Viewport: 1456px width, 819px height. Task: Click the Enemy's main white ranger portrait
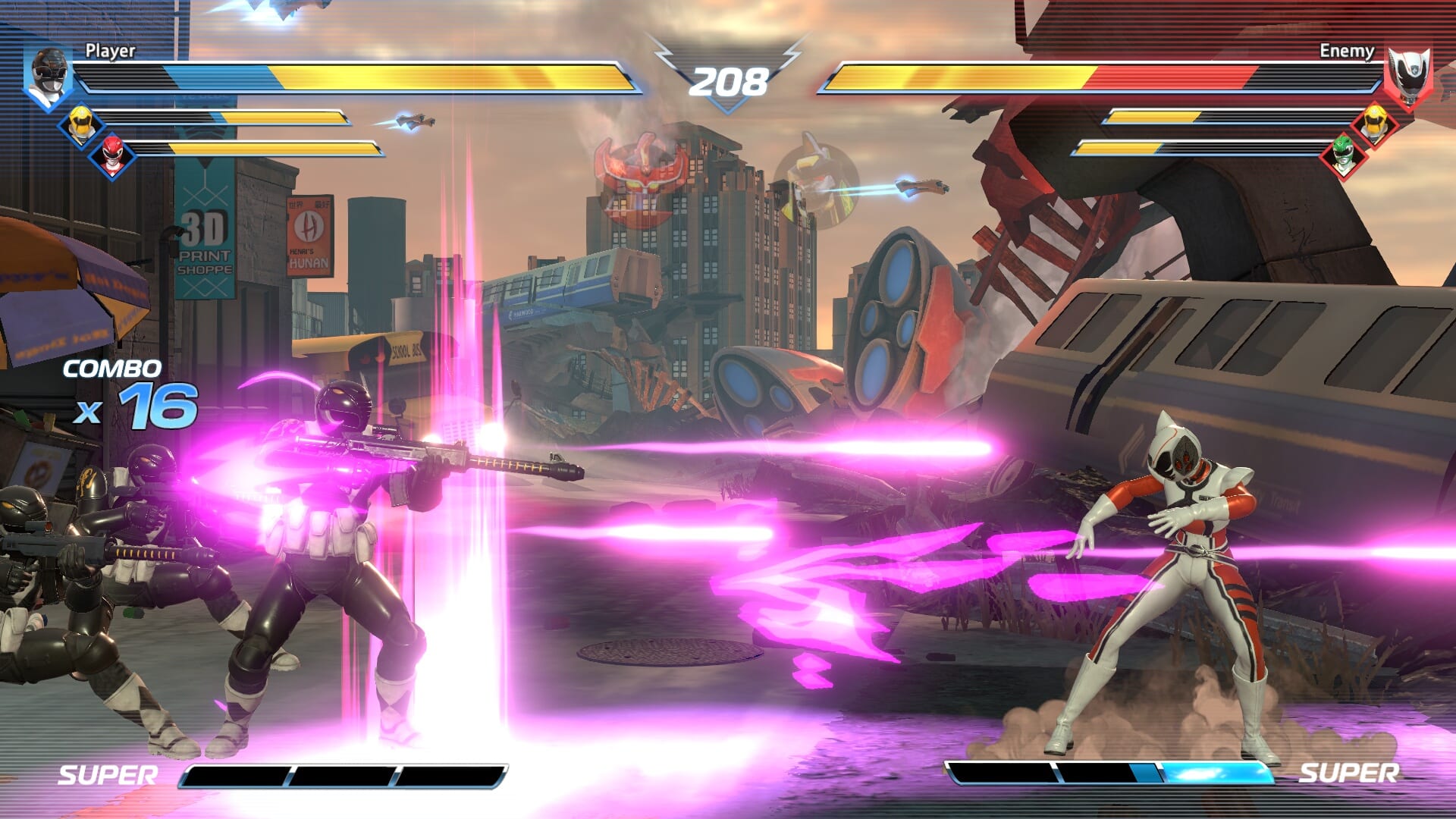click(x=1407, y=77)
